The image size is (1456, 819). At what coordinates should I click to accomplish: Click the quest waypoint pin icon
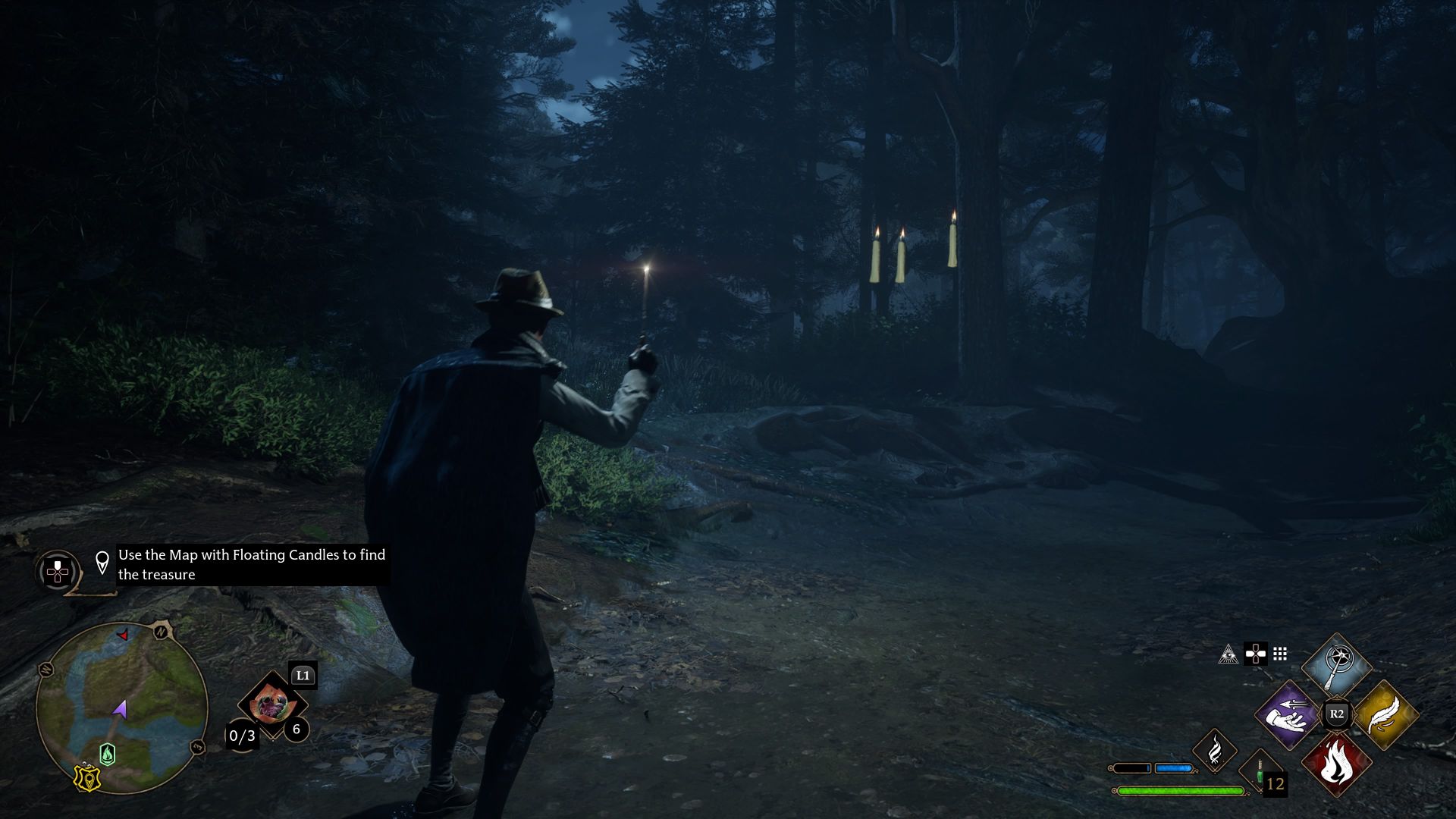(x=102, y=563)
